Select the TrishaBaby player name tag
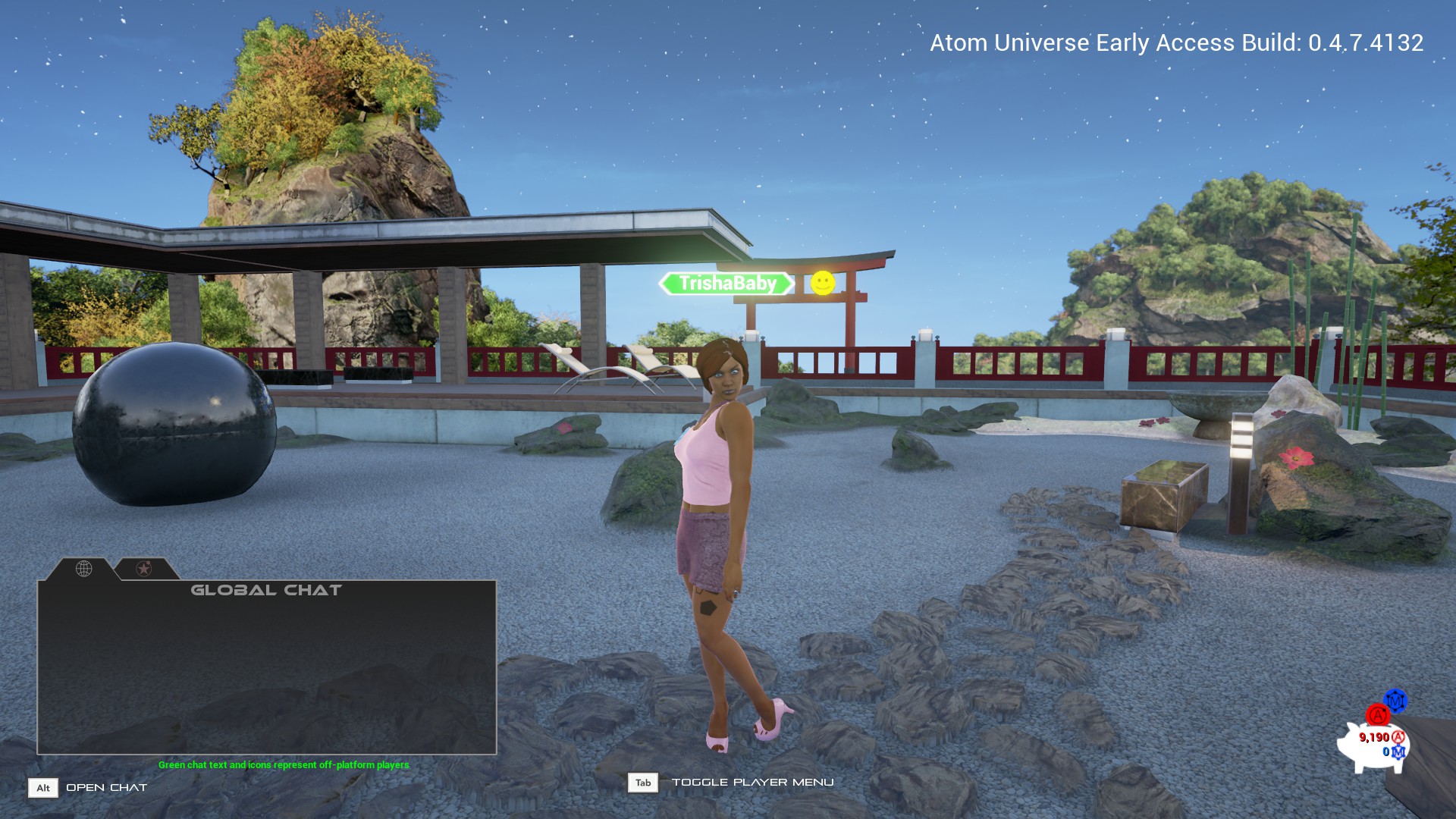Viewport: 1456px width, 819px height. (726, 284)
